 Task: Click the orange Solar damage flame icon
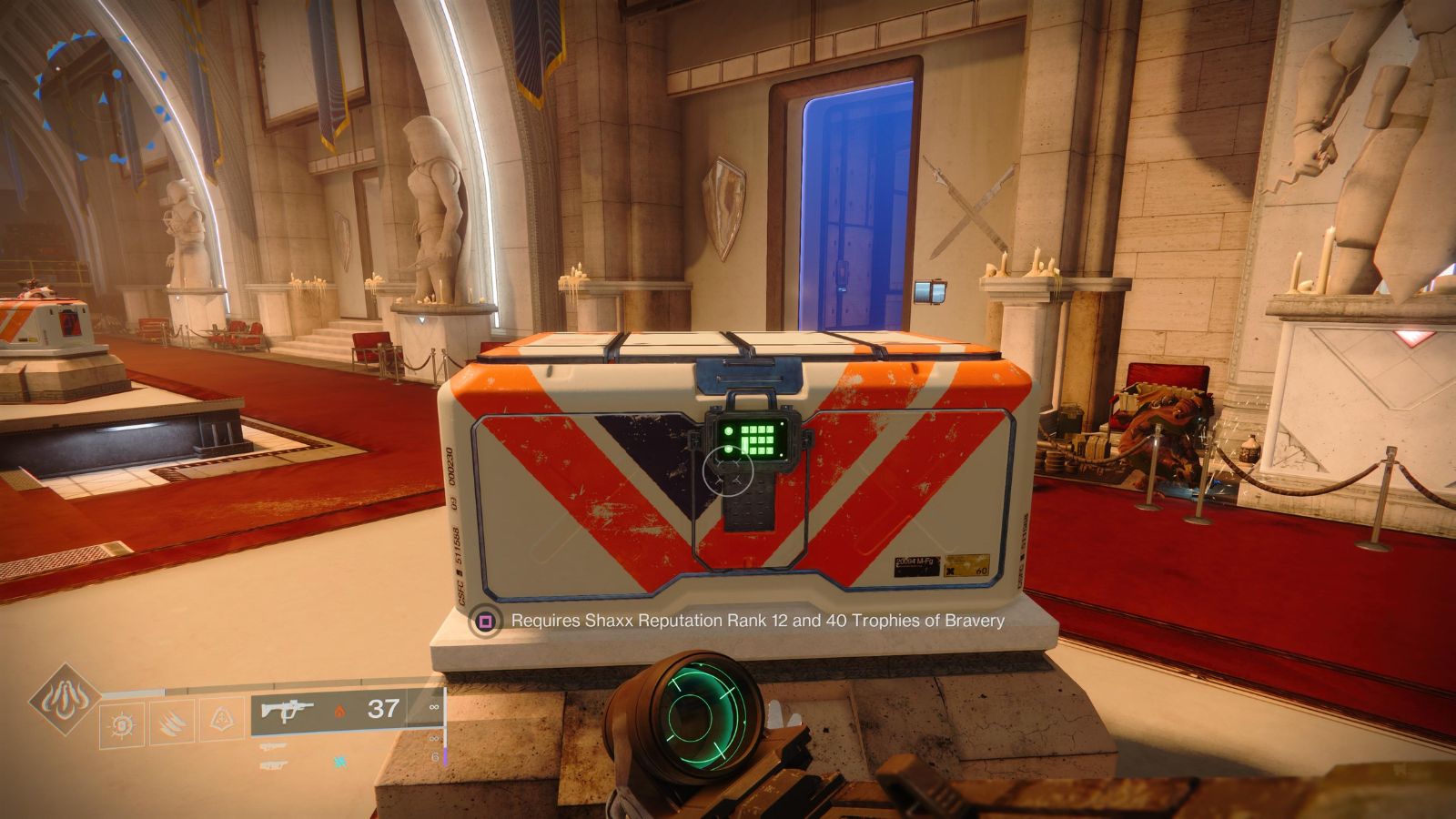click(x=340, y=711)
